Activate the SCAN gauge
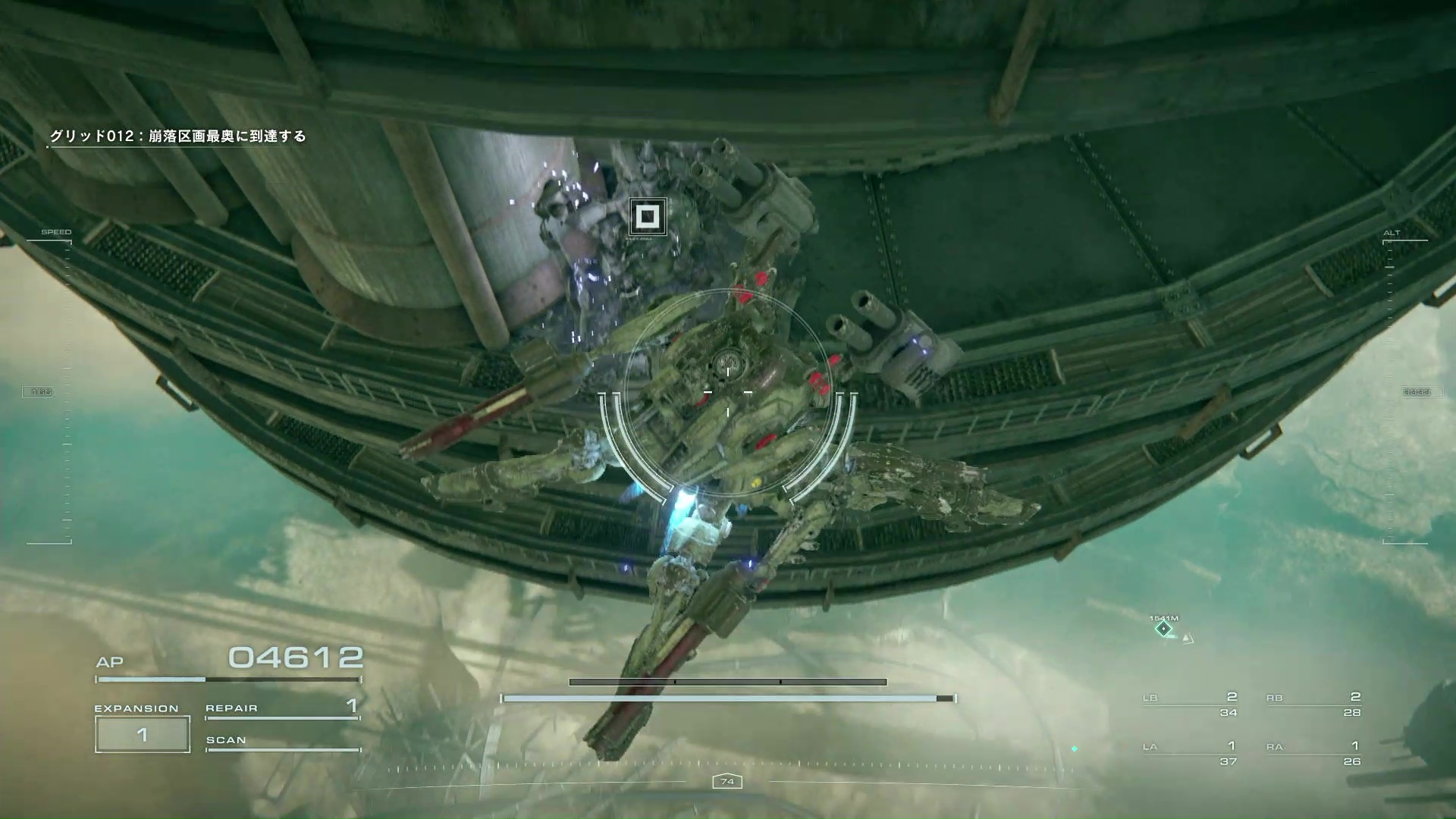The image size is (1456, 819). pyautogui.click(x=282, y=742)
